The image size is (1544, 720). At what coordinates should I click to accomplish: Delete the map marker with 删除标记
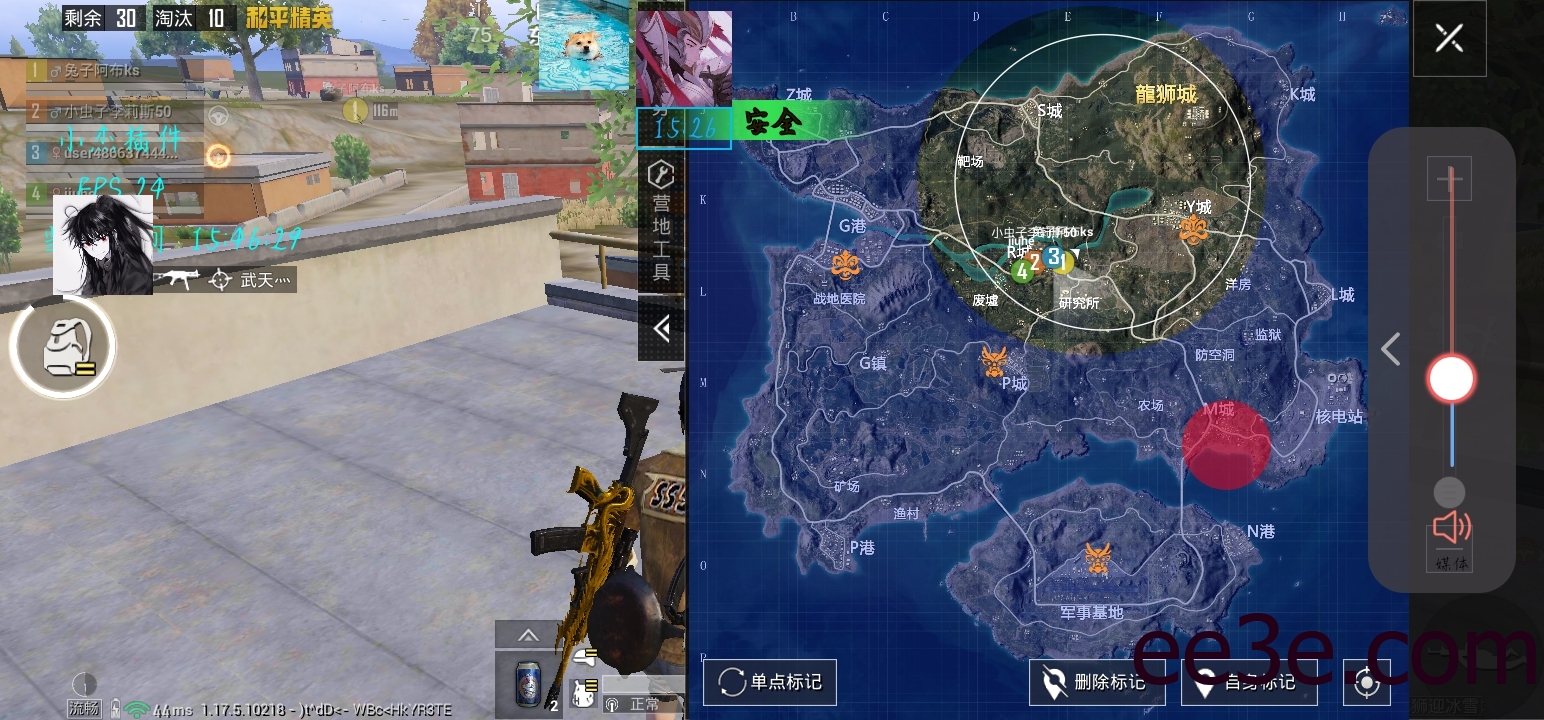coord(1096,683)
